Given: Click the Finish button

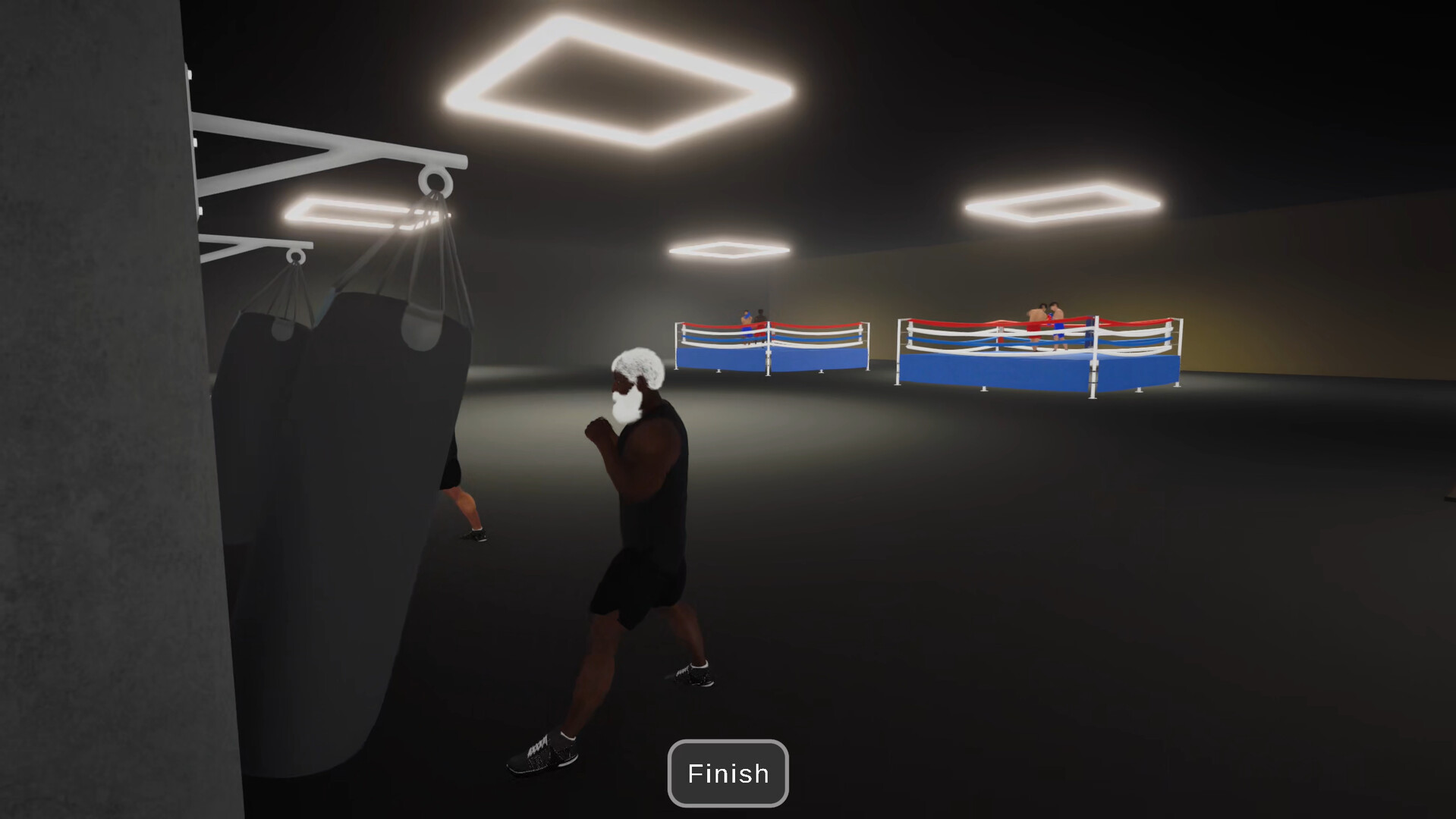Looking at the screenshot, I should pos(727,773).
